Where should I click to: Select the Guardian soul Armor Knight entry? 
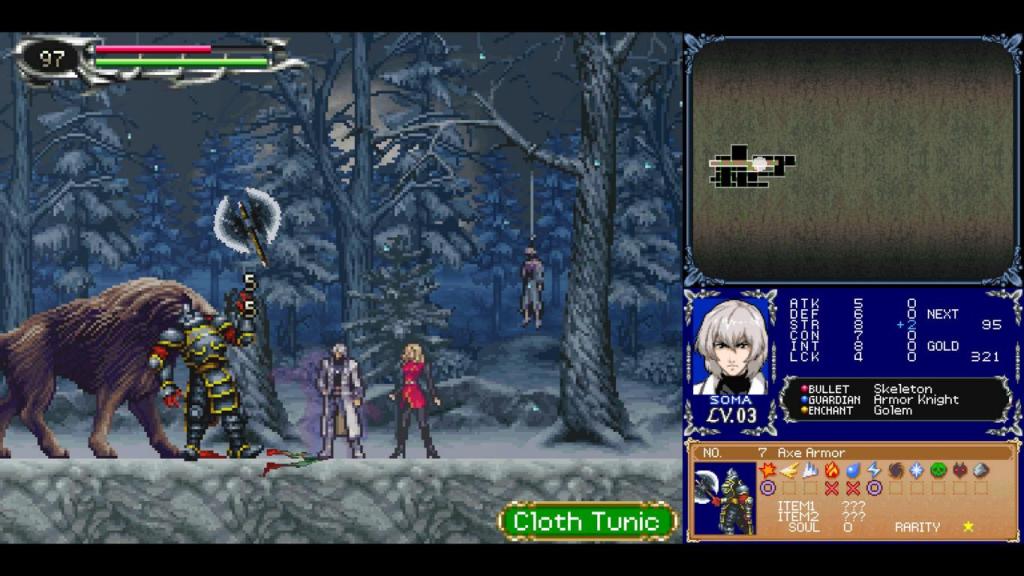coord(915,400)
